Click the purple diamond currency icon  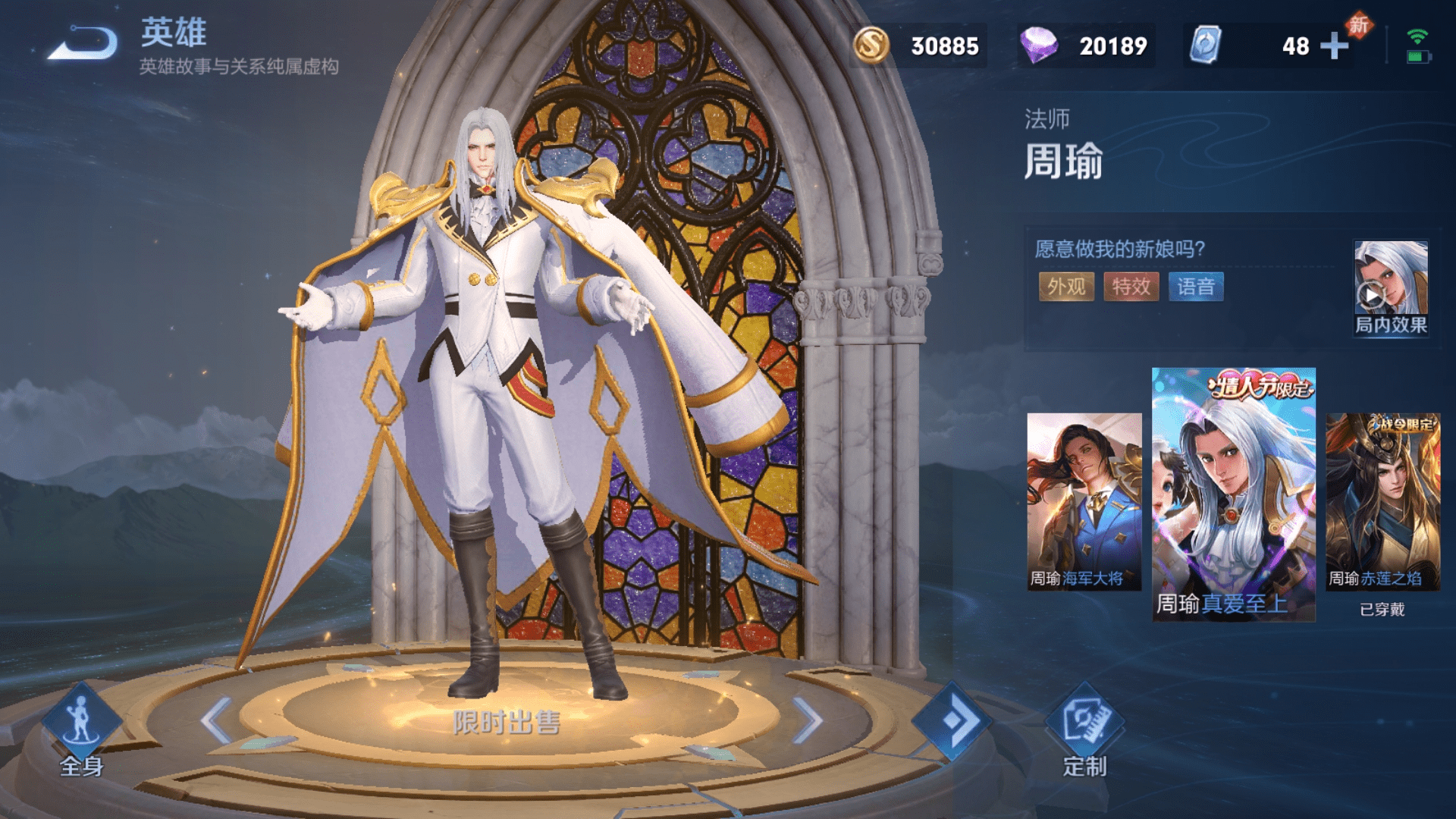point(1038,45)
